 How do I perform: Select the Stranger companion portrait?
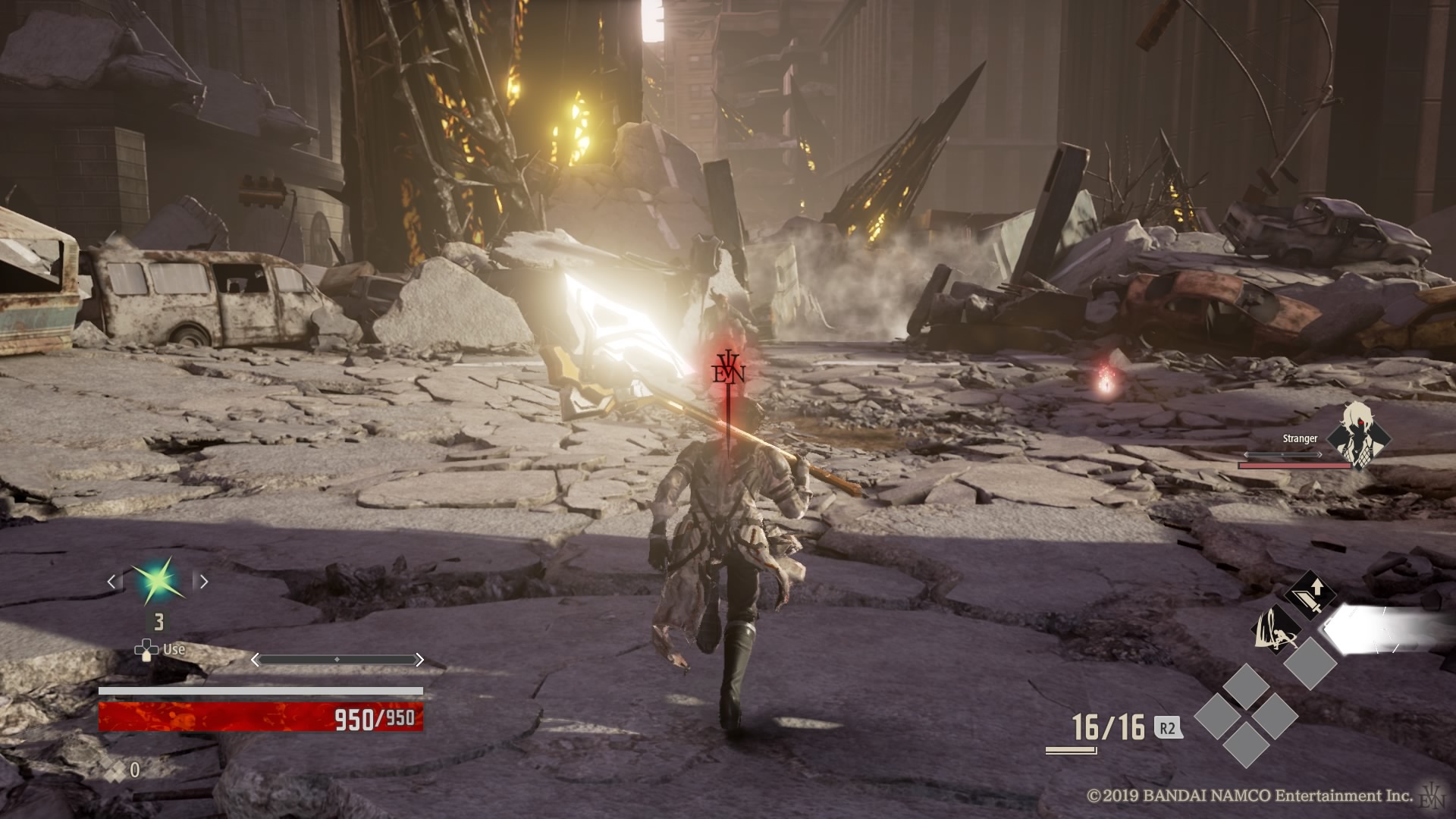(1358, 435)
